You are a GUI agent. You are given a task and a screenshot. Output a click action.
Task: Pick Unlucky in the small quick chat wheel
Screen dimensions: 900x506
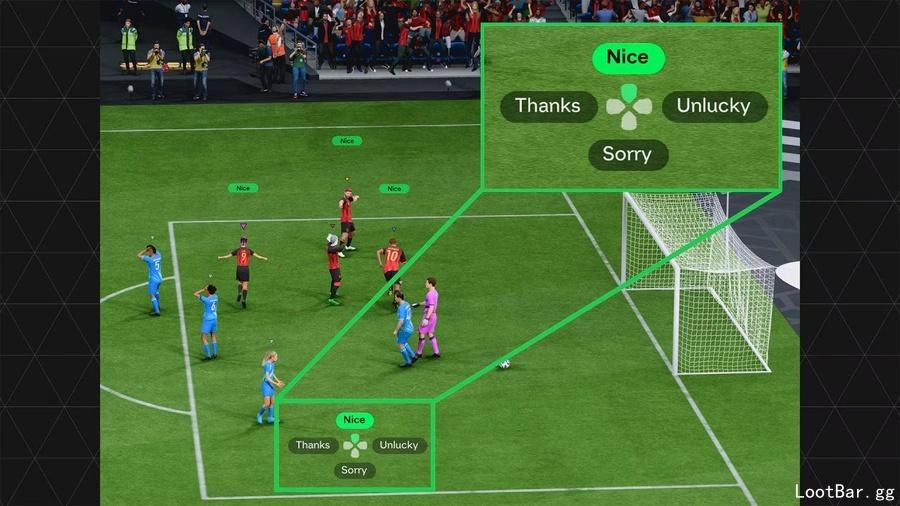[399, 445]
